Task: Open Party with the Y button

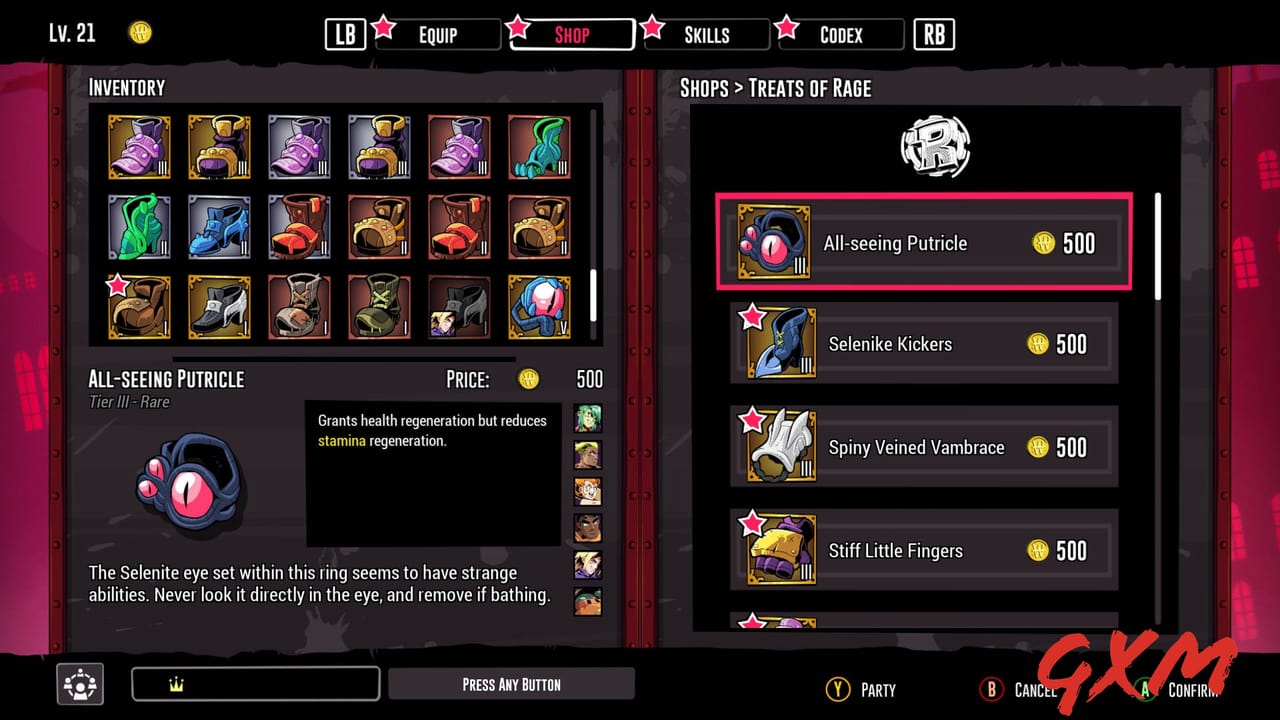Action: (836, 689)
